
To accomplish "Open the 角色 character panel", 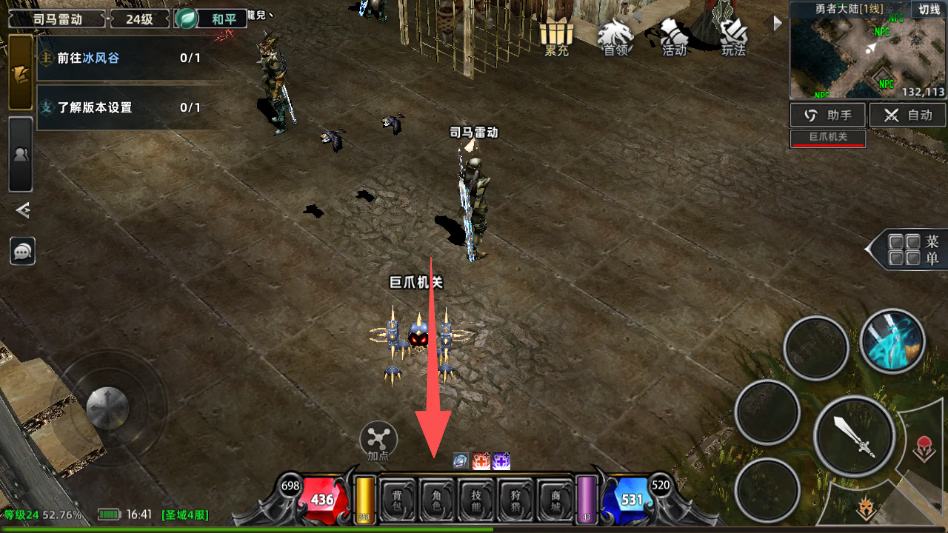I will click(x=438, y=499).
